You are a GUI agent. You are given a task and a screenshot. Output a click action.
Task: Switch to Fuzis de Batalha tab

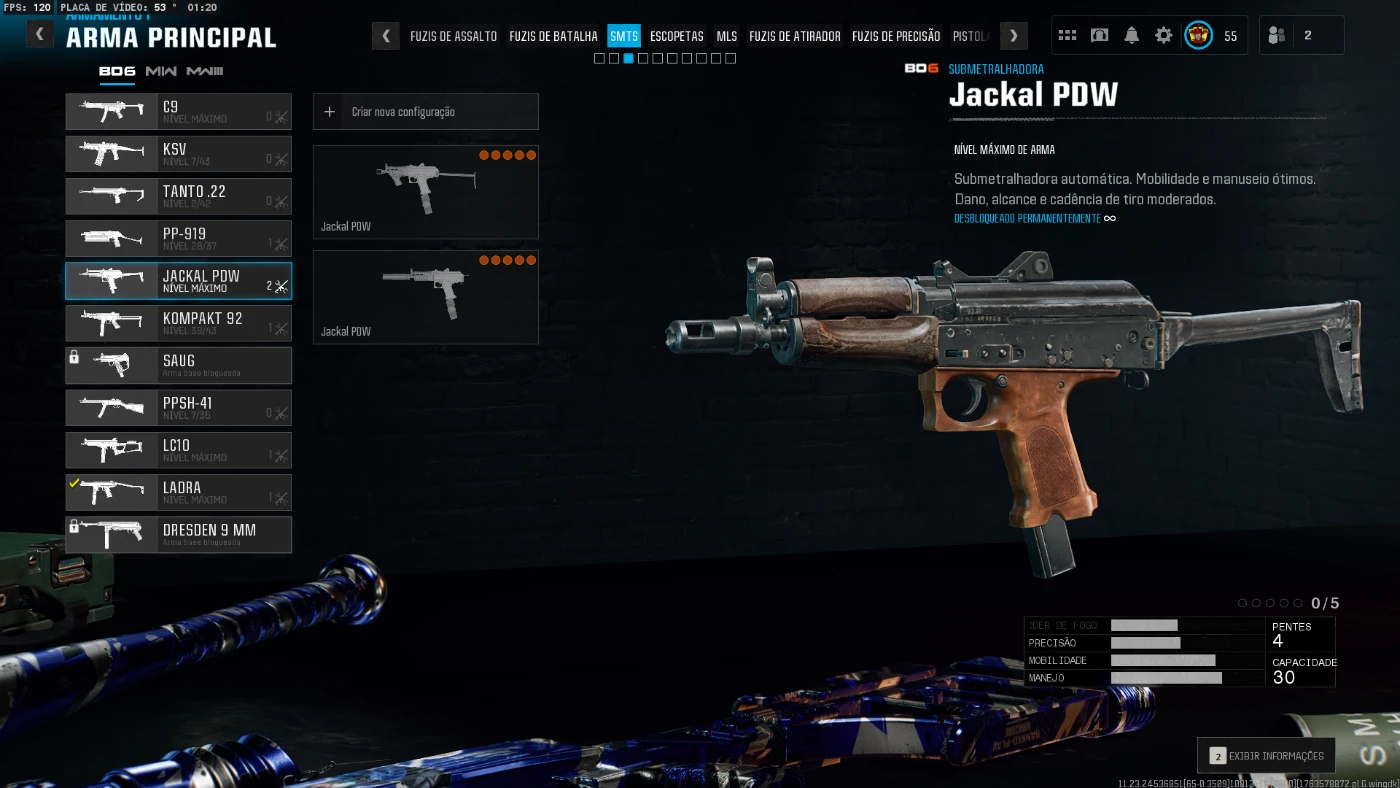[x=553, y=36]
